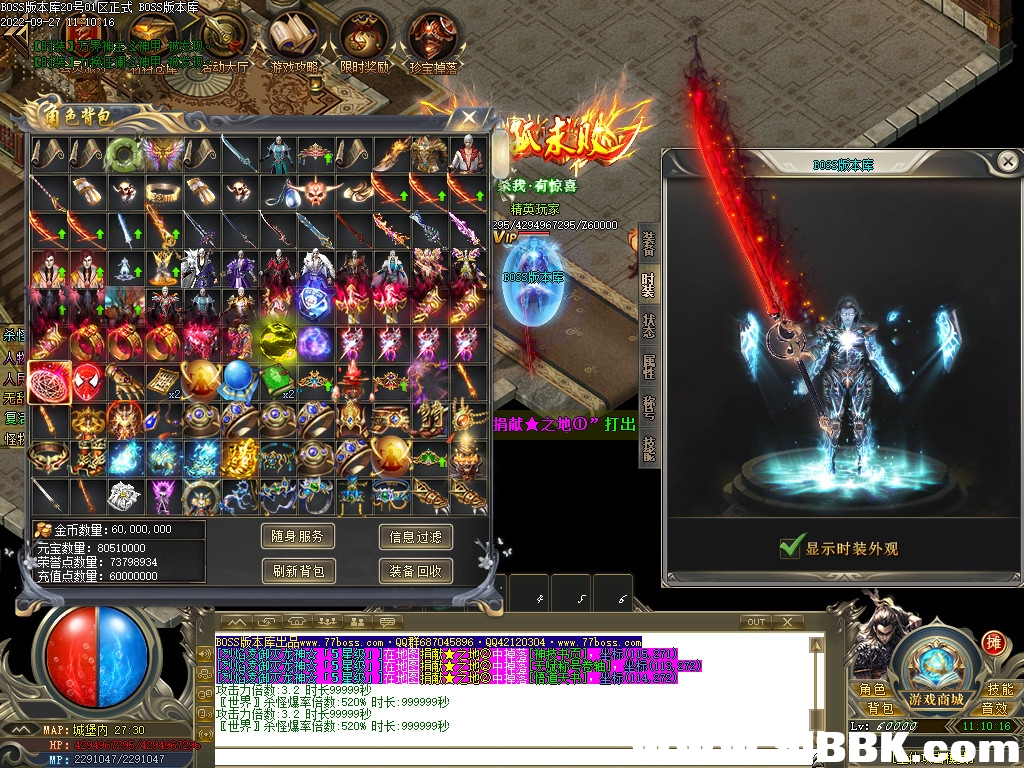Refresh the bag with 刷新背包
Screen dimensions: 1024x768
(298, 571)
